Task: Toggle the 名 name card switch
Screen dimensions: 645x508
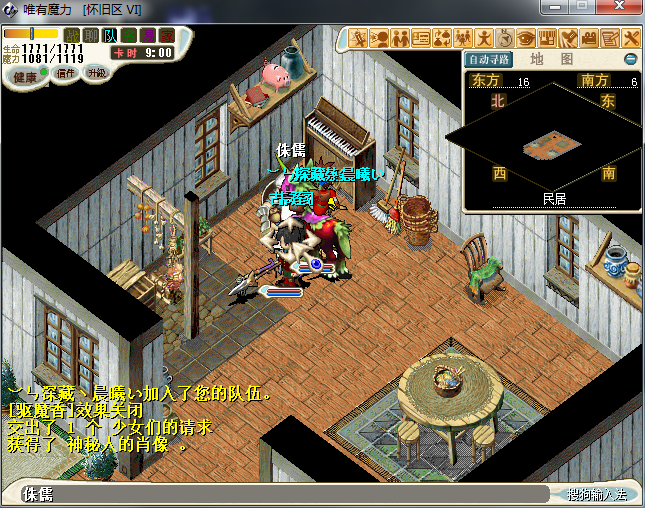Action: (x=128, y=35)
